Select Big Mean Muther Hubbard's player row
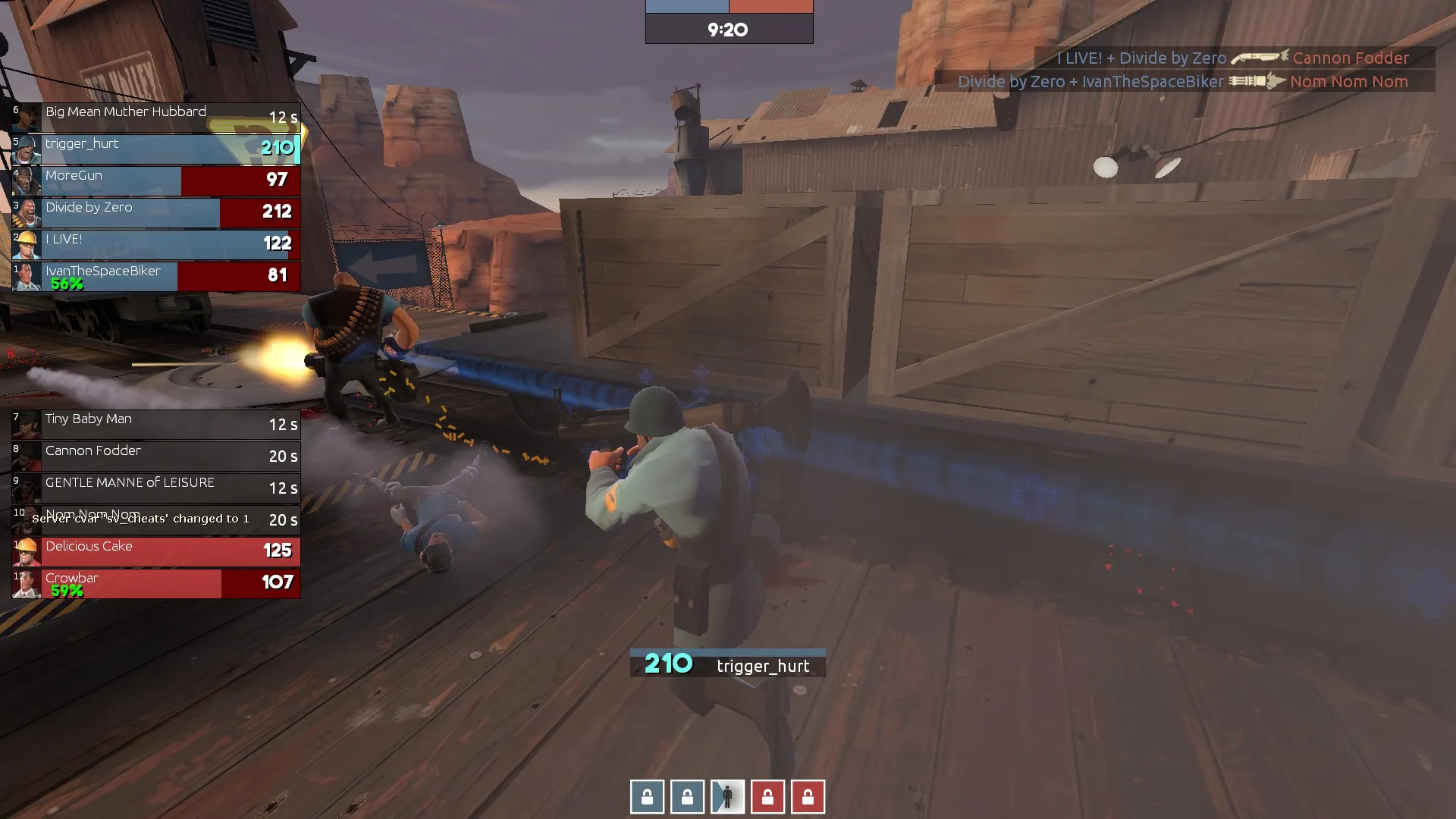The height and width of the screenshot is (819, 1456). pyautogui.click(x=155, y=118)
